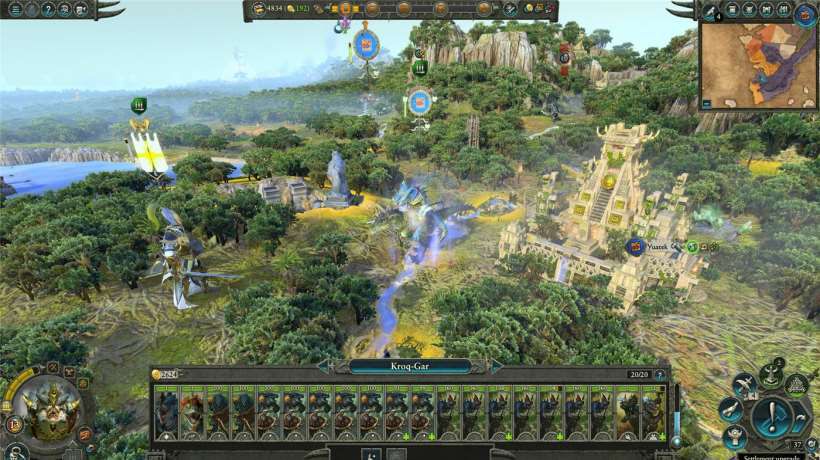Select the Kroq-Gar lord unit card
This screenshot has width=820, height=460.
click(167, 413)
